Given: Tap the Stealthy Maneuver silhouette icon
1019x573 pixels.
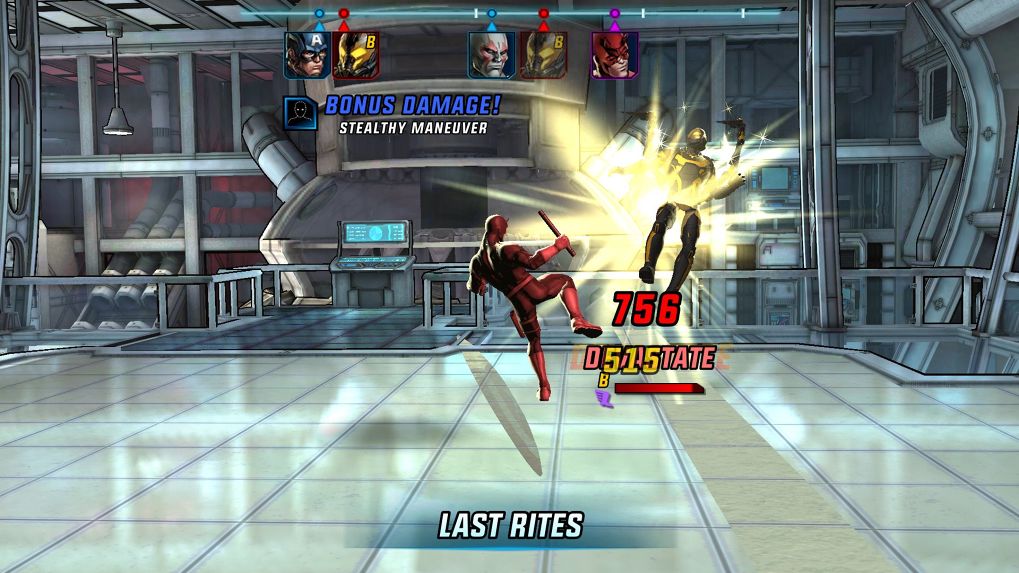Looking at the screenshot, I should click(x=300, y=113).
